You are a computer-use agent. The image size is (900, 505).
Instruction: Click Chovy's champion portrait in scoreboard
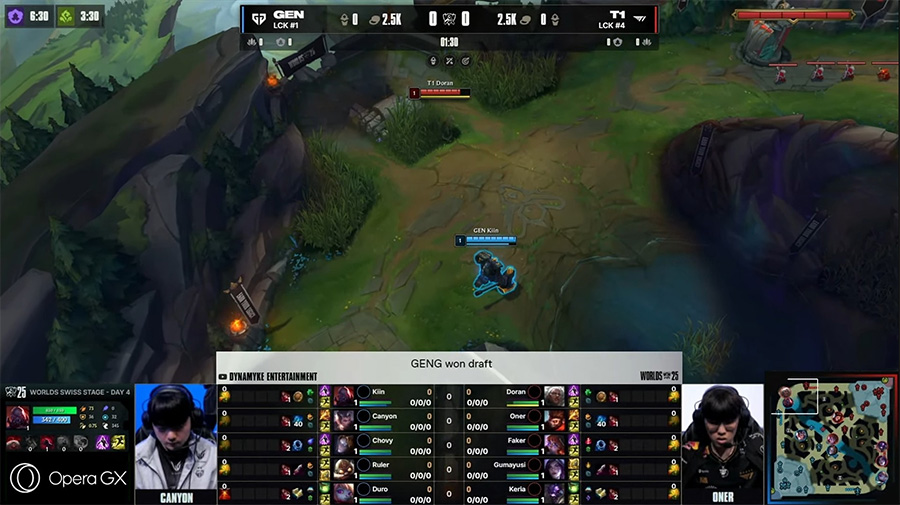click(344, 442)
